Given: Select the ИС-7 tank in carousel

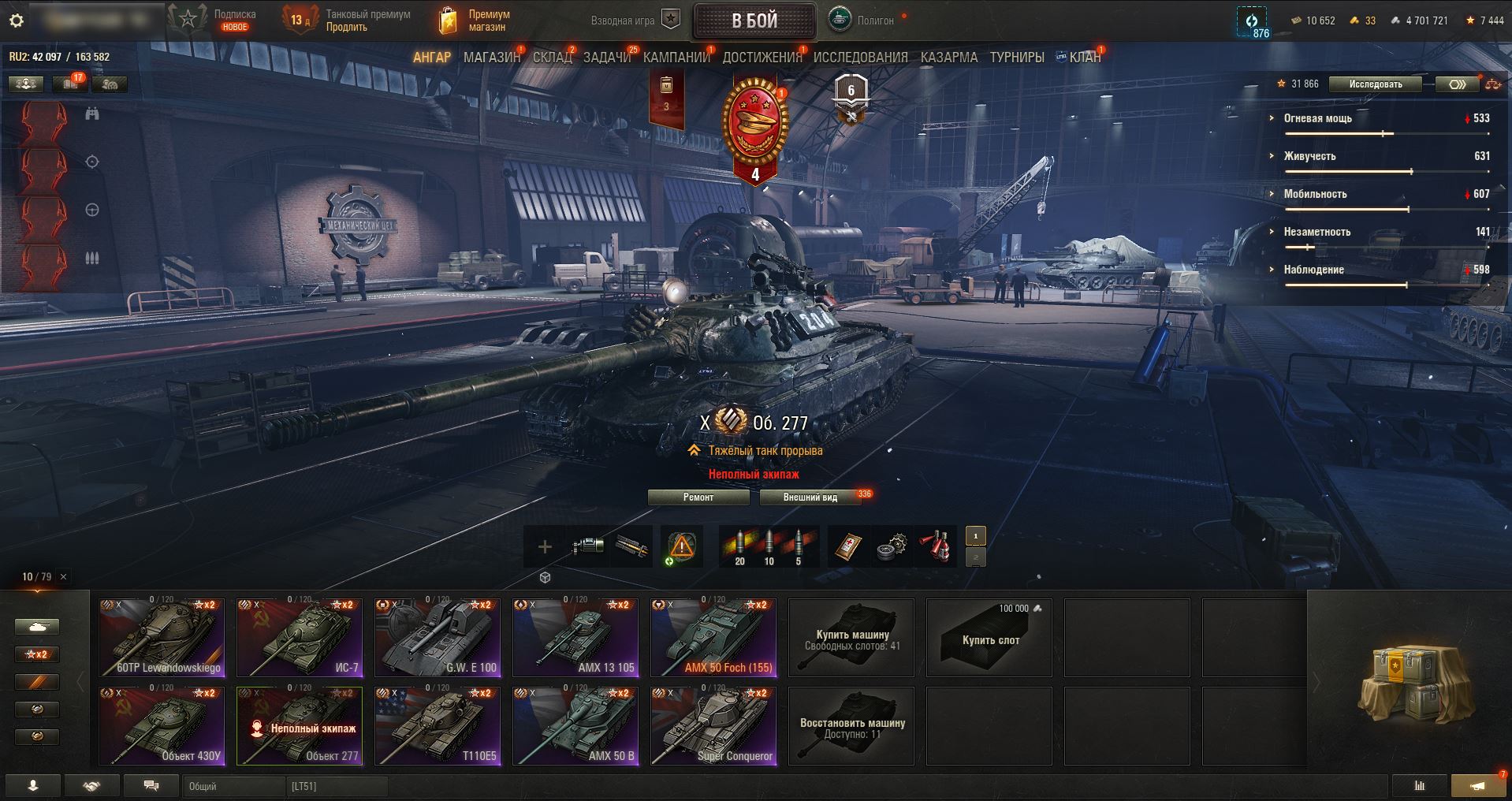Looking at the screenshot, I should (300, 638).
